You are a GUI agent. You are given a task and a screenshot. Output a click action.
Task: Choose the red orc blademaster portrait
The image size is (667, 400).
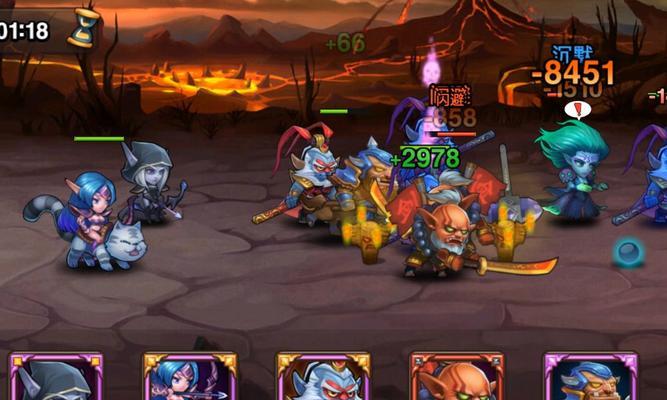[456, 379]
